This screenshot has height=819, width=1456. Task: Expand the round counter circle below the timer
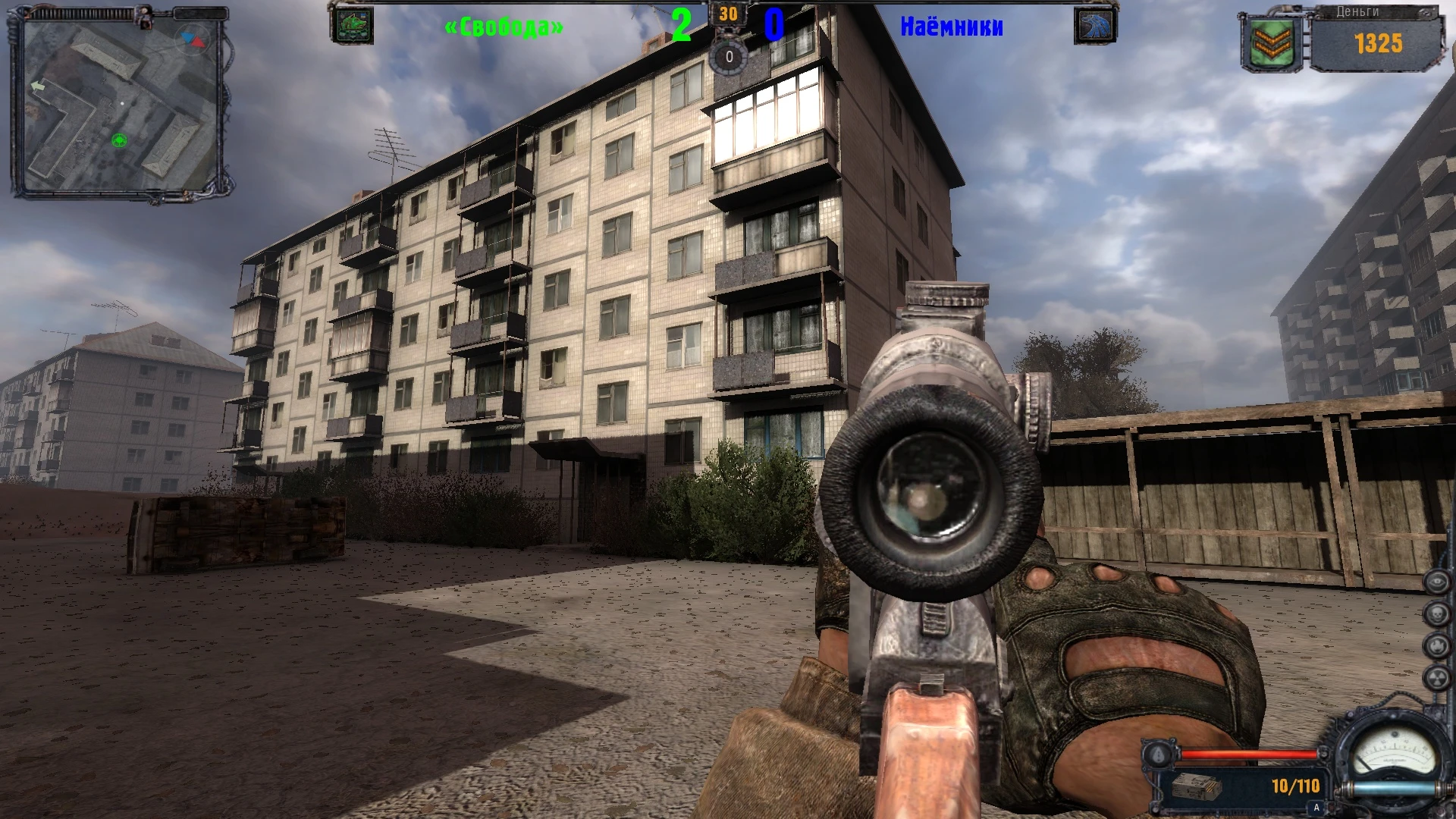click(x=728, y=55)
